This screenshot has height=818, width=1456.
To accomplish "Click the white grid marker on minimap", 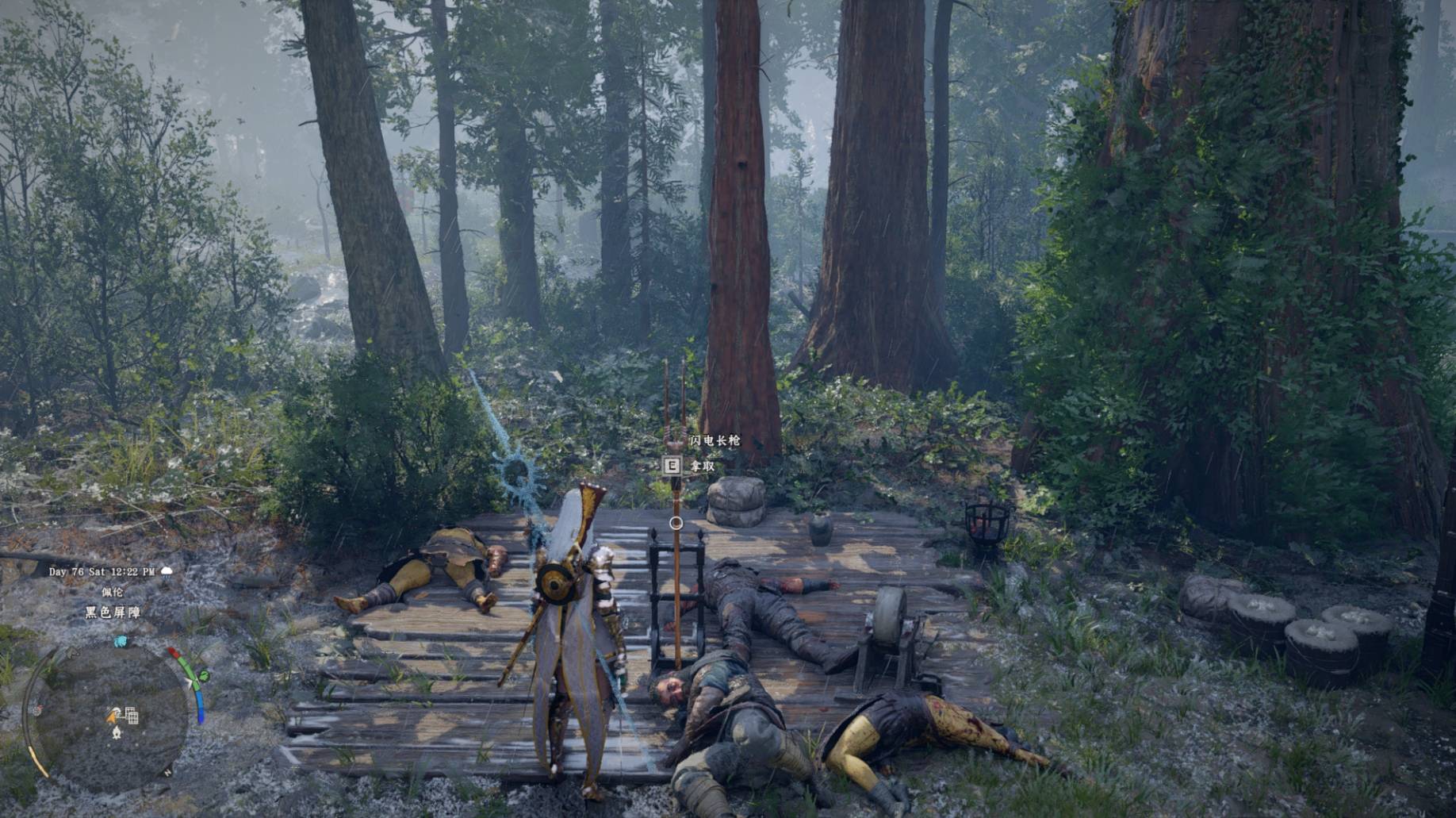I will 132,716.
